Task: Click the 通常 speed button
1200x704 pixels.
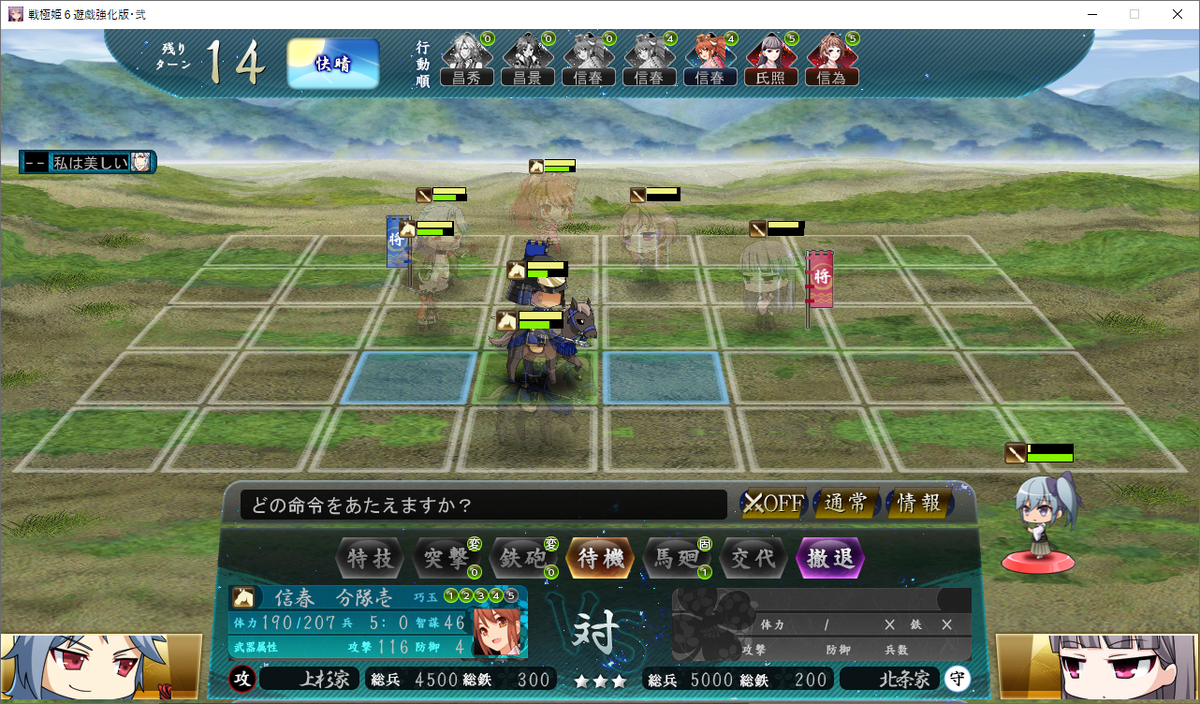Action: click(847, 503)
